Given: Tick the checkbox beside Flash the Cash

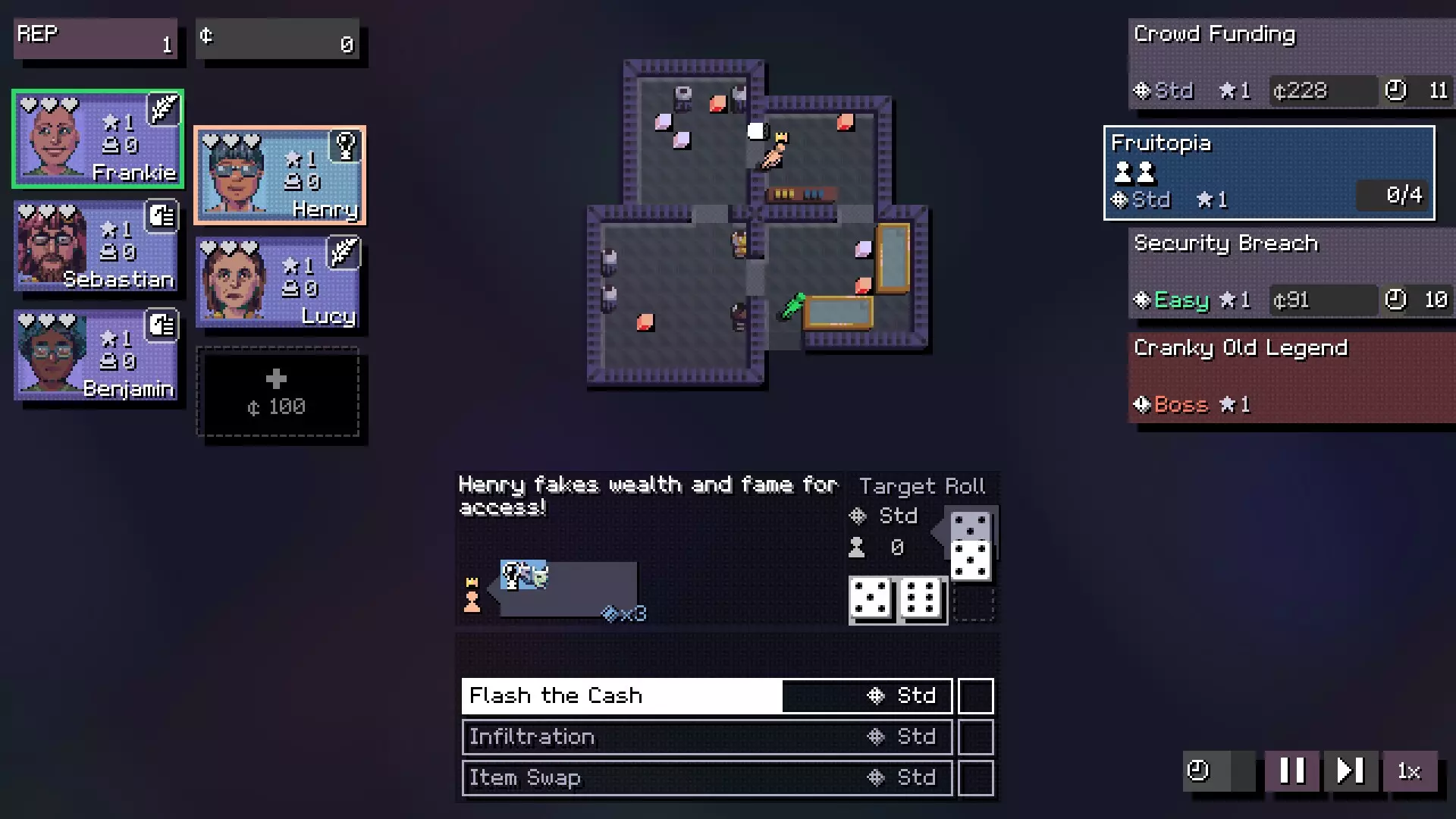Looking at the screenshot, I should coord(976,696).
